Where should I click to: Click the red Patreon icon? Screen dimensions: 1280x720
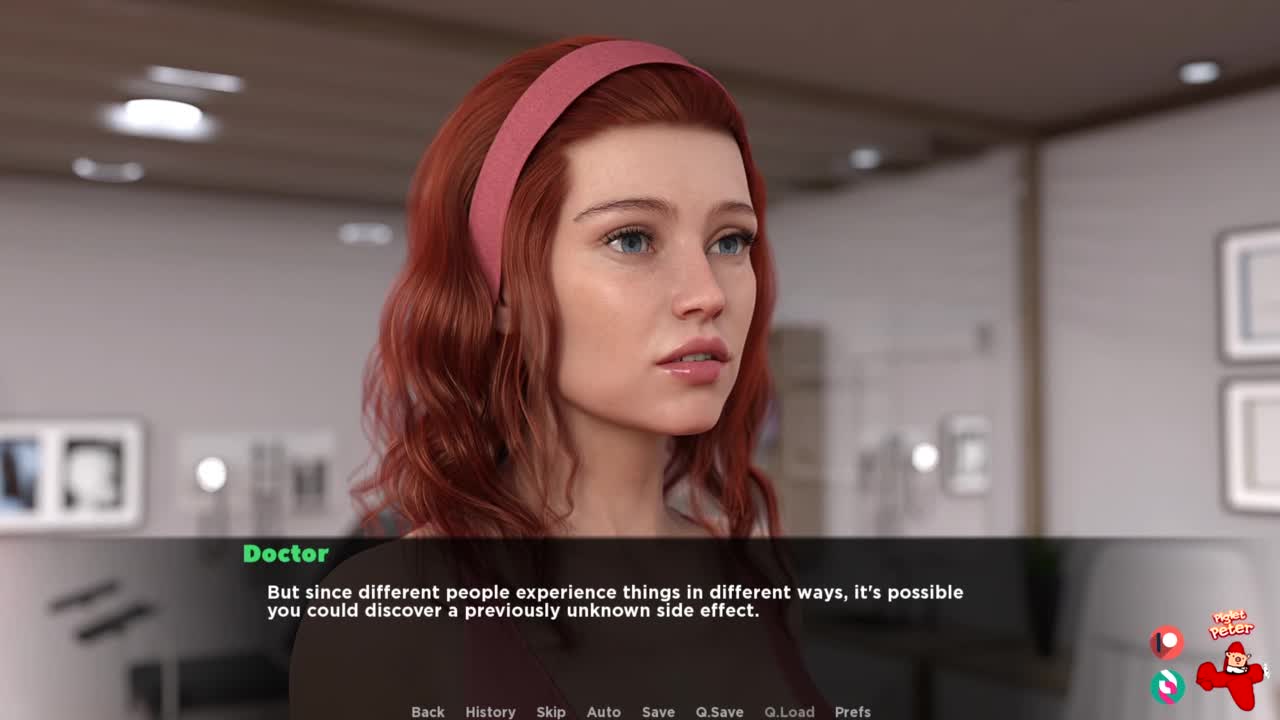pos(1166,642)
